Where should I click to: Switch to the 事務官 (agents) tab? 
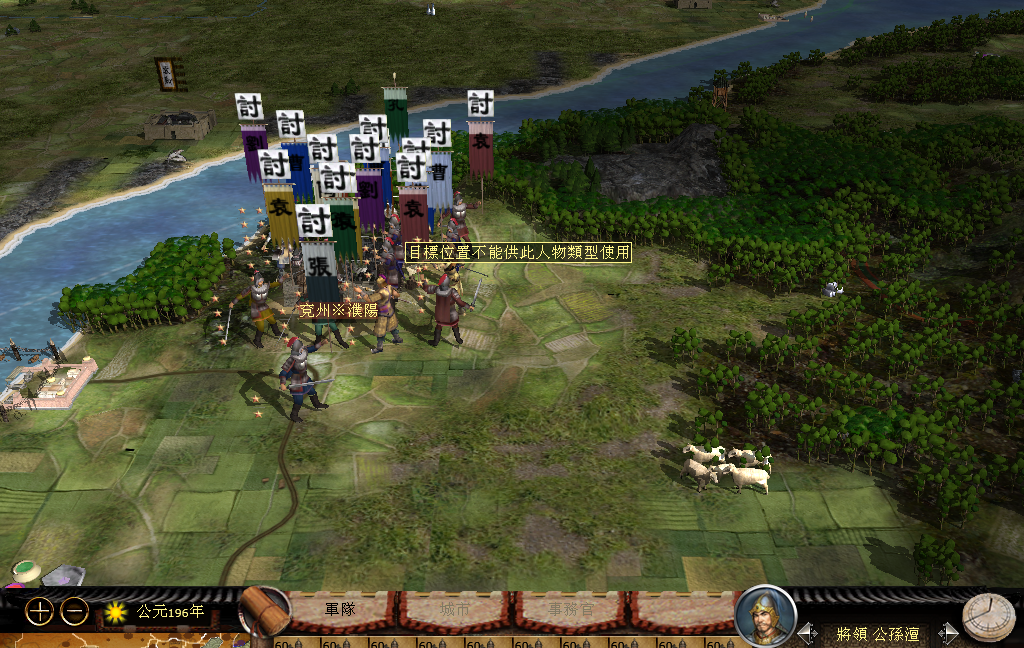click(x=568, y=608)
